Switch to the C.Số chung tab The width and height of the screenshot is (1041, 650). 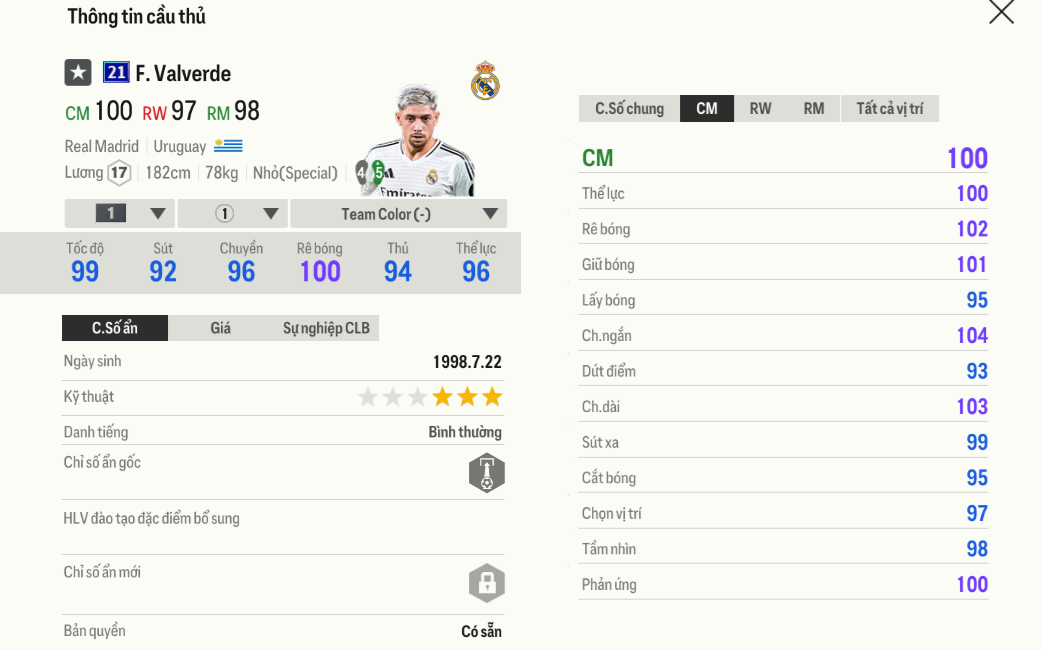point(629,109)
